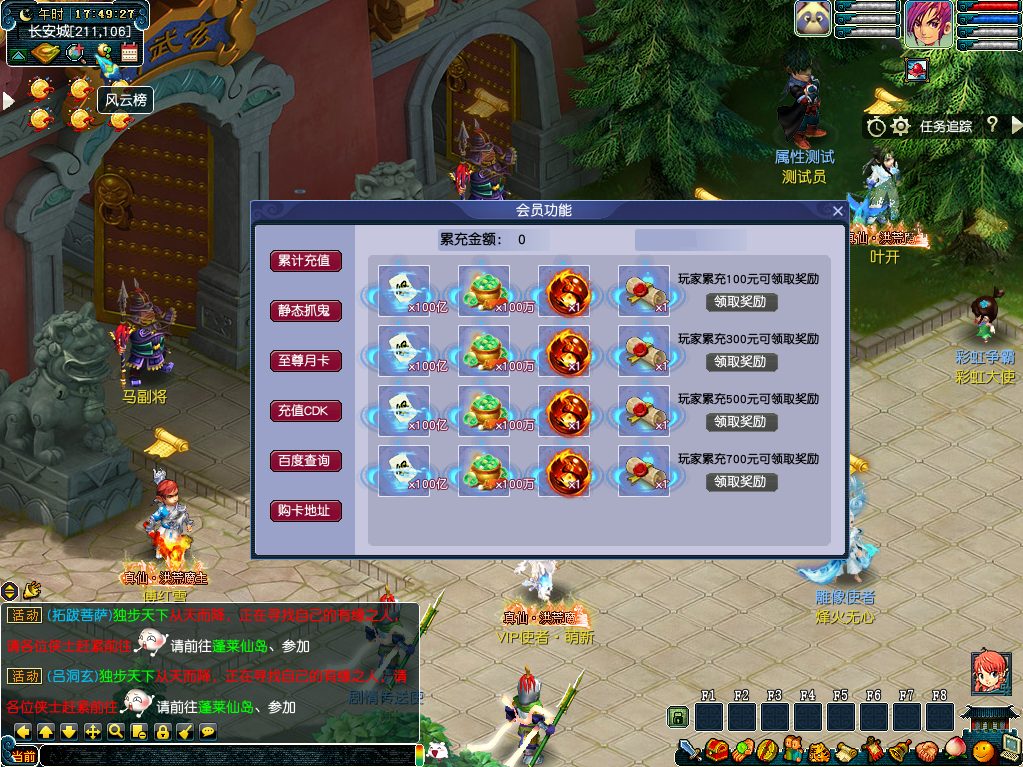Close the 会员功能 window
Screen dimensions: 1023x767
(x=838, y=211)
